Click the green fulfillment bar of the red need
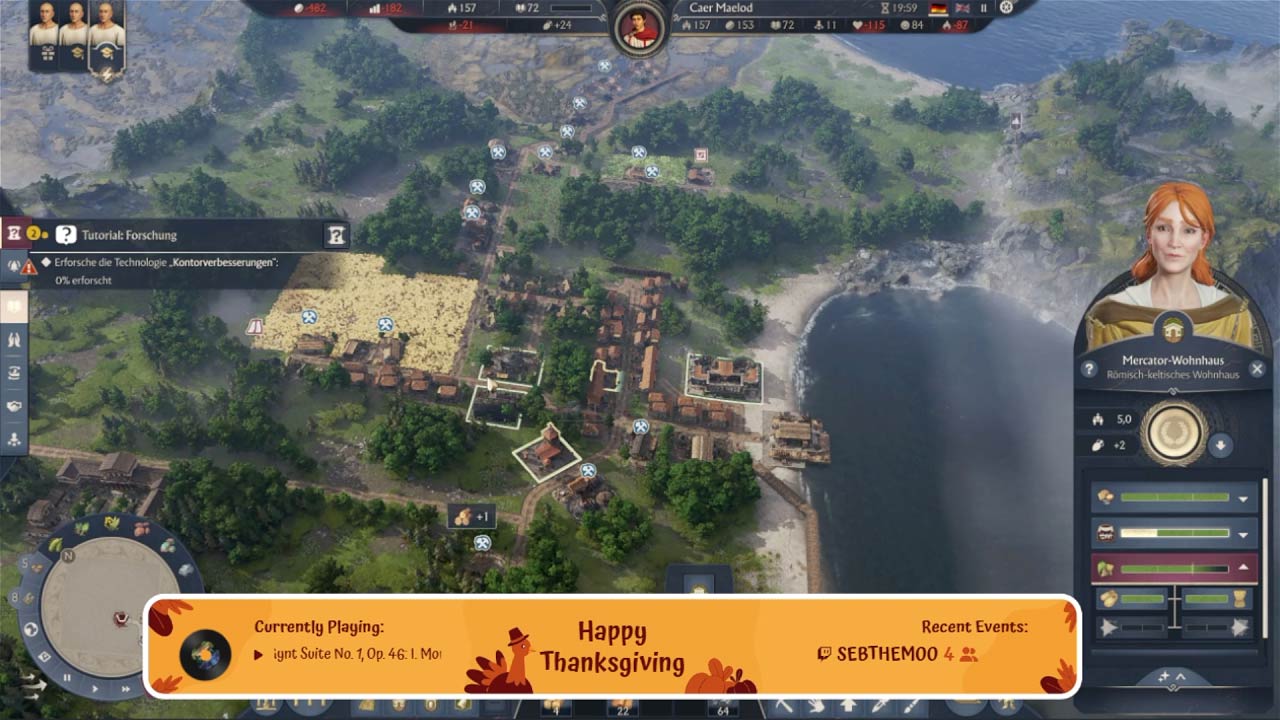 (1173, 567)
